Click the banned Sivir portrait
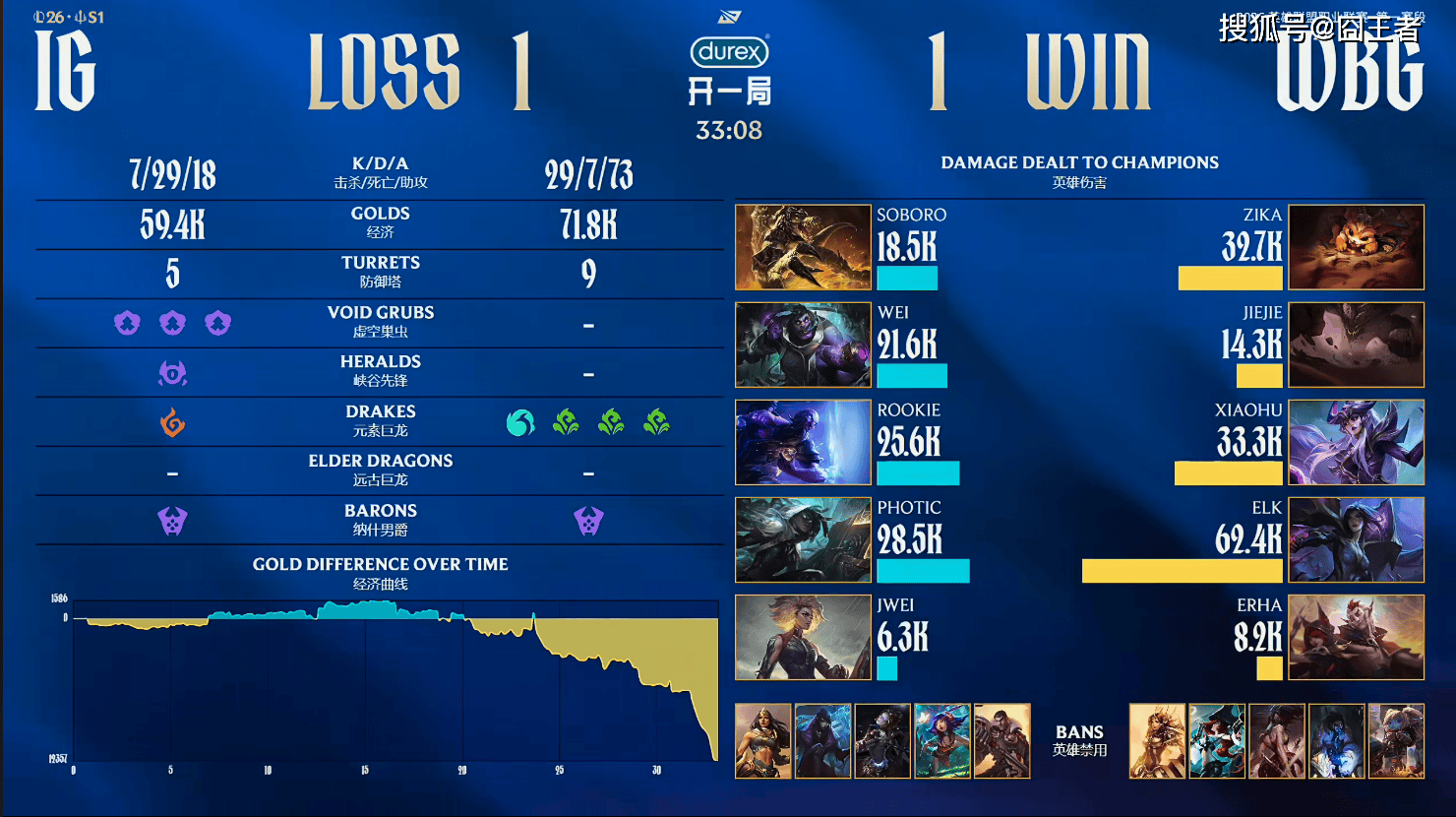The height and width of the screenshot is (817, 1456). (x=763, y=741)
